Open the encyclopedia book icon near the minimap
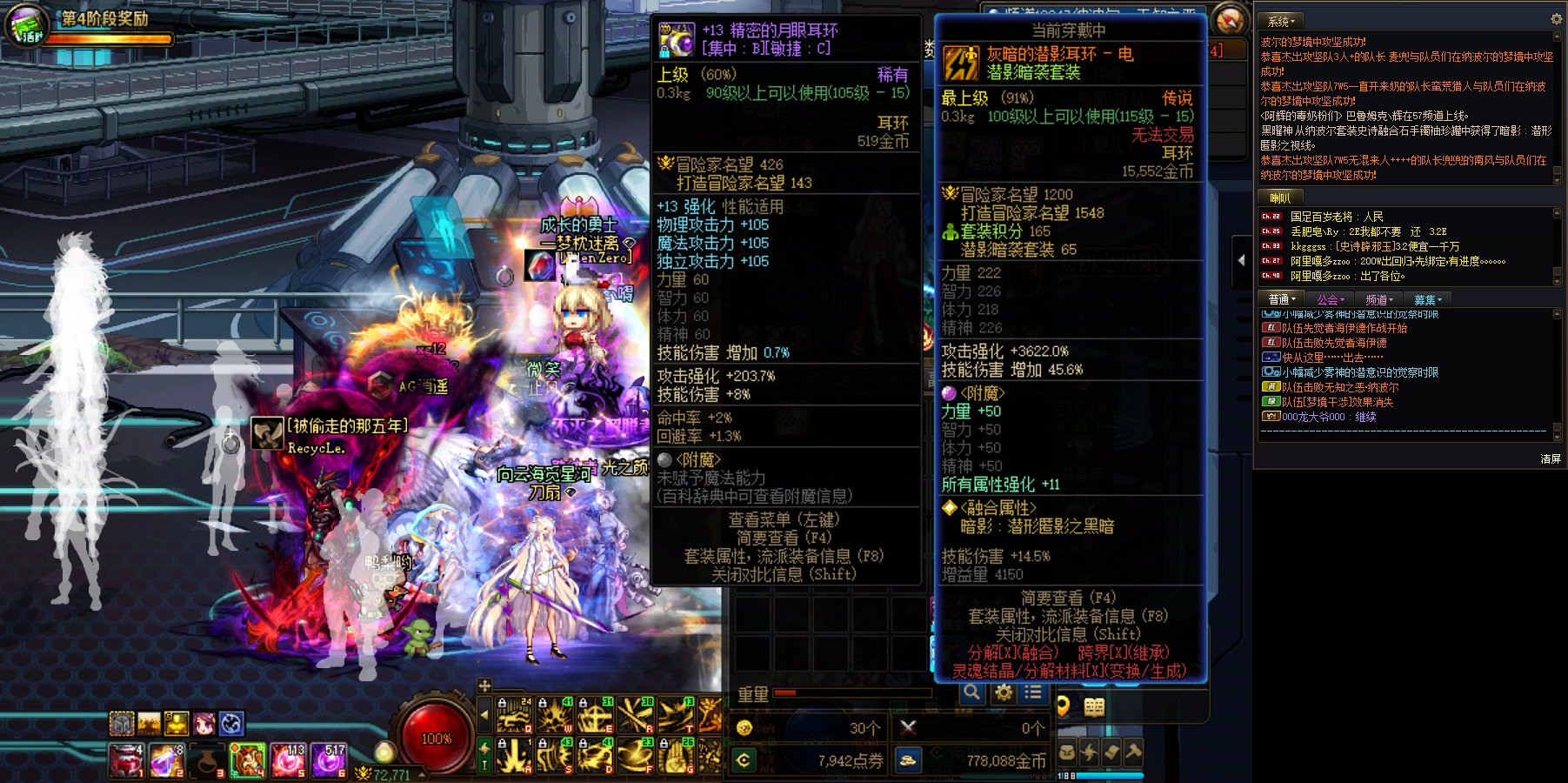This screenshot has height=783, width=1568. 1093,708
